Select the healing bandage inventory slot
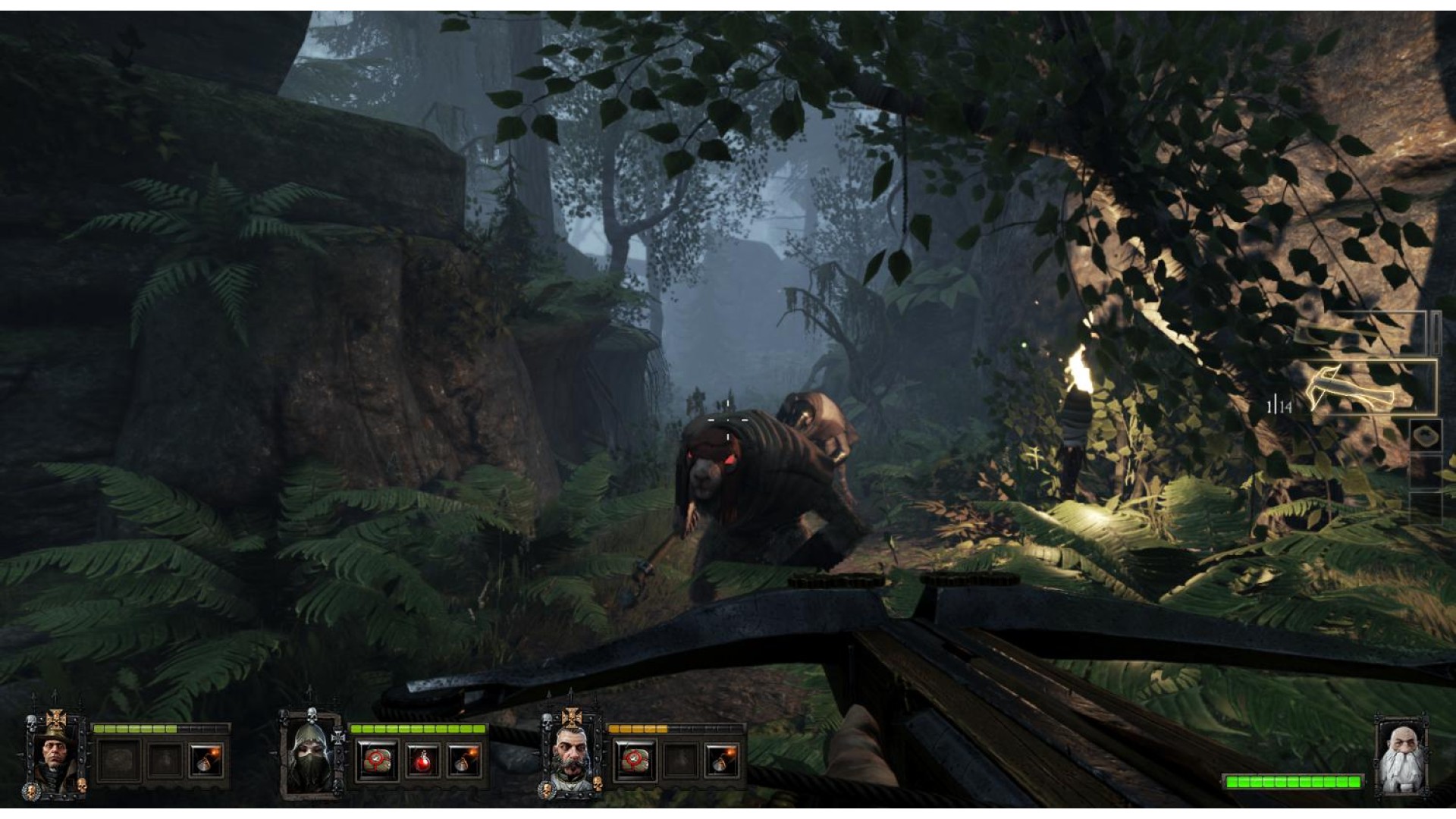This screenshot has width=1456, height=819. [1425, 437]
